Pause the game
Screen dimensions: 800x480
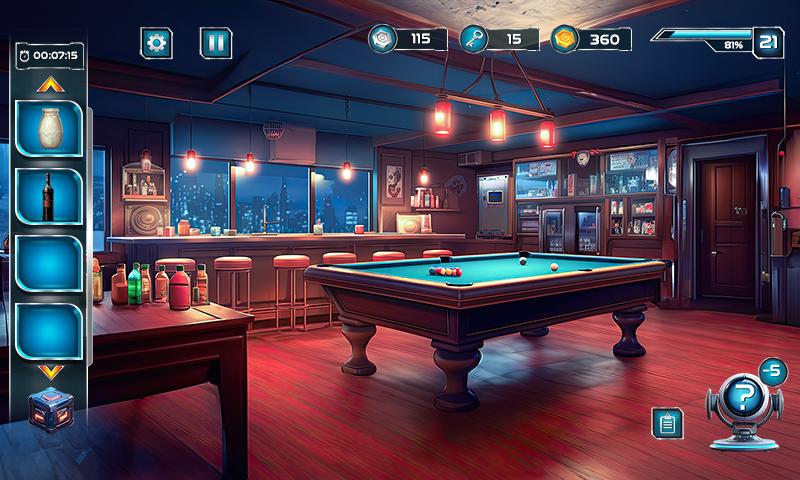pos(215,42)
